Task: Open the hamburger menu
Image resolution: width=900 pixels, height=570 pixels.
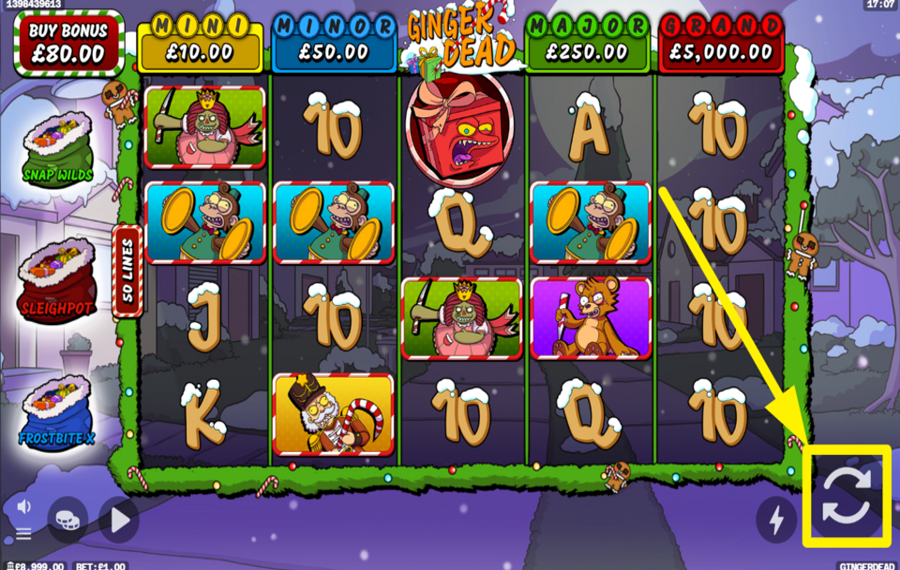Action: [24, 534]
